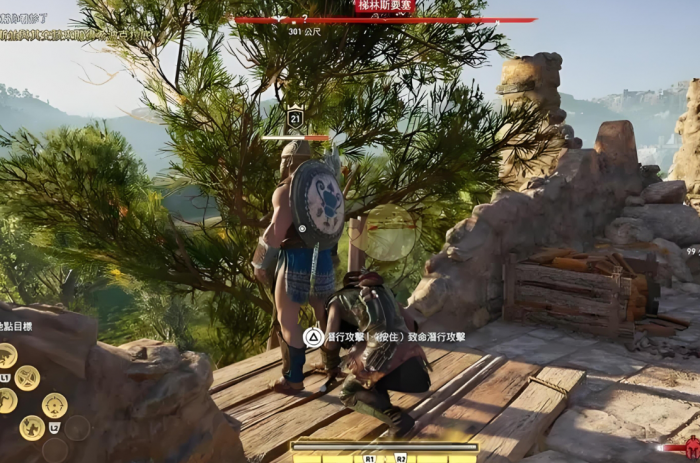The image size is (700, 463).
Task: Use the cloaked figure ability icon
Action: click(x=32, y=428)
